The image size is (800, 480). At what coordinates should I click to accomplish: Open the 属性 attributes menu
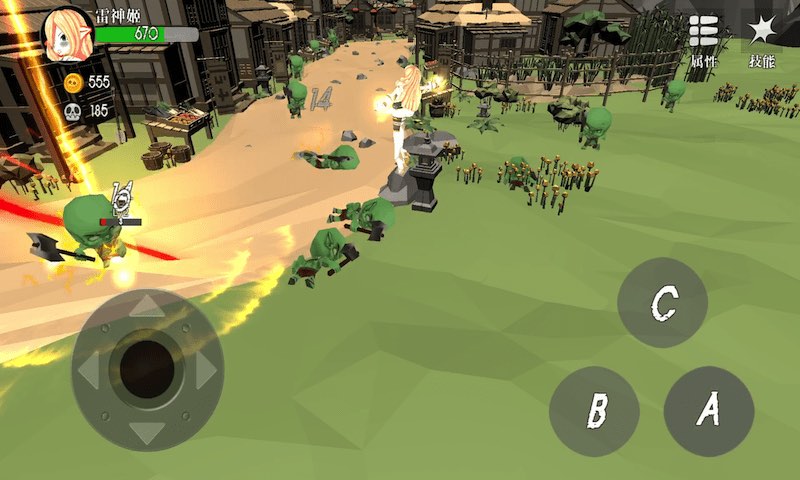(x=704, y=41)
